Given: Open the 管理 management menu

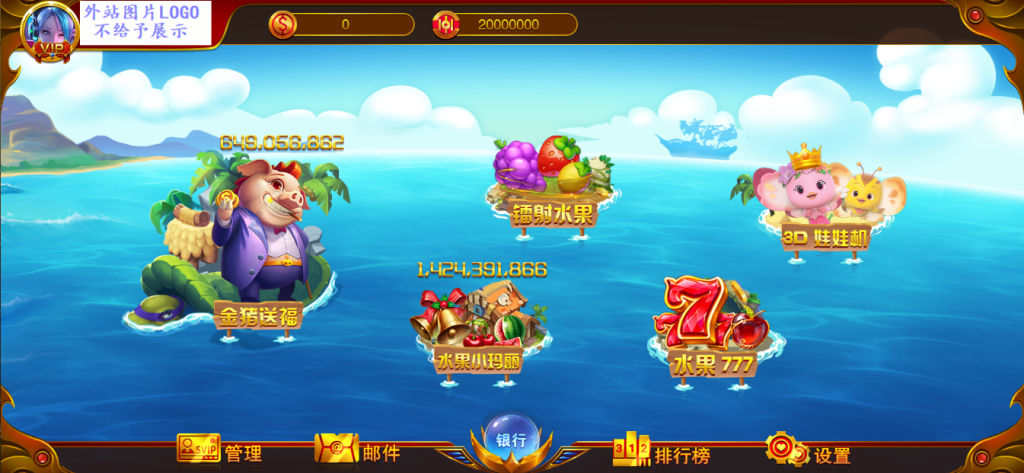Looking at the screenshot, I should 220,452.
